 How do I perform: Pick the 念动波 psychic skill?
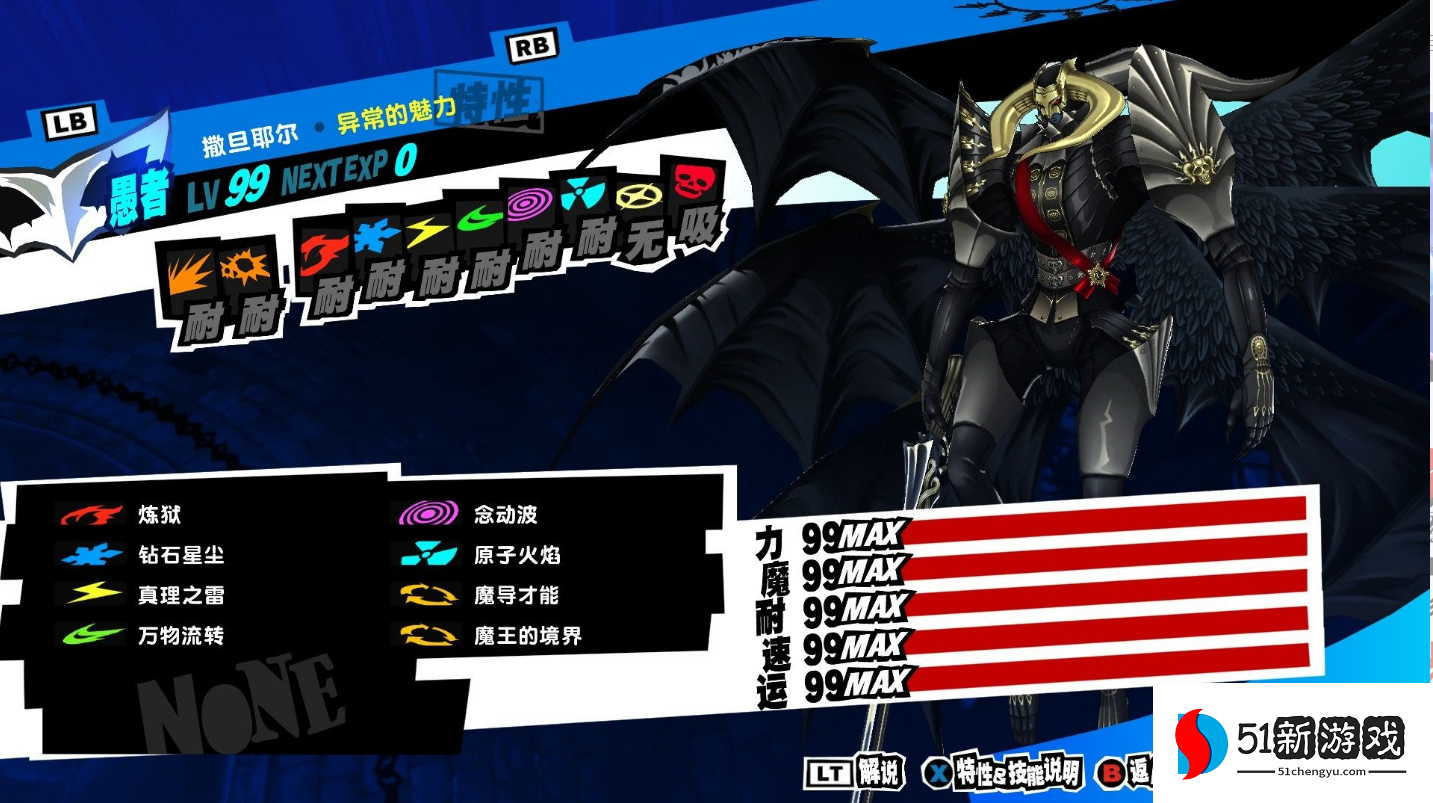click(505, 515)
